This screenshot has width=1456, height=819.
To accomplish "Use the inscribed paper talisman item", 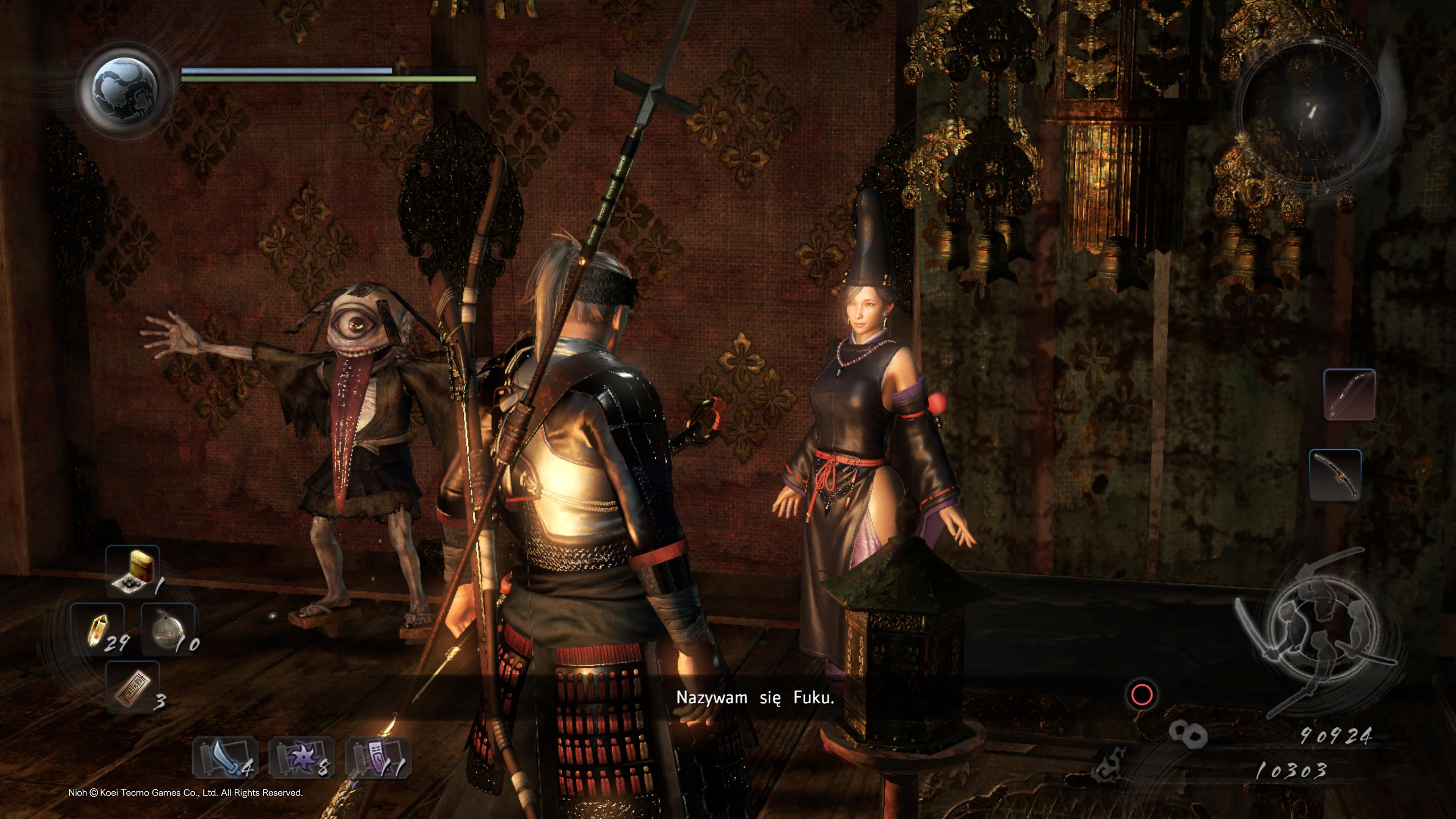I will [x=132, y=687].
